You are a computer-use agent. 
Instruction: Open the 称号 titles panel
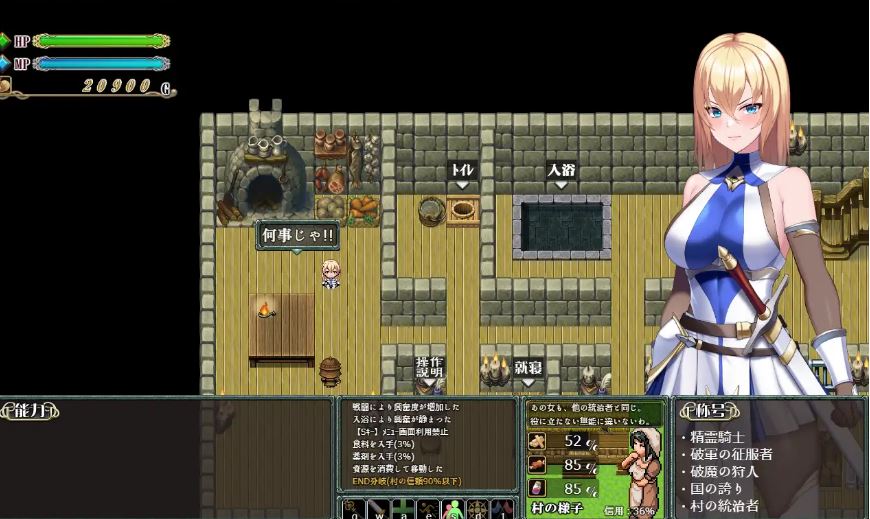click(712, 410)
